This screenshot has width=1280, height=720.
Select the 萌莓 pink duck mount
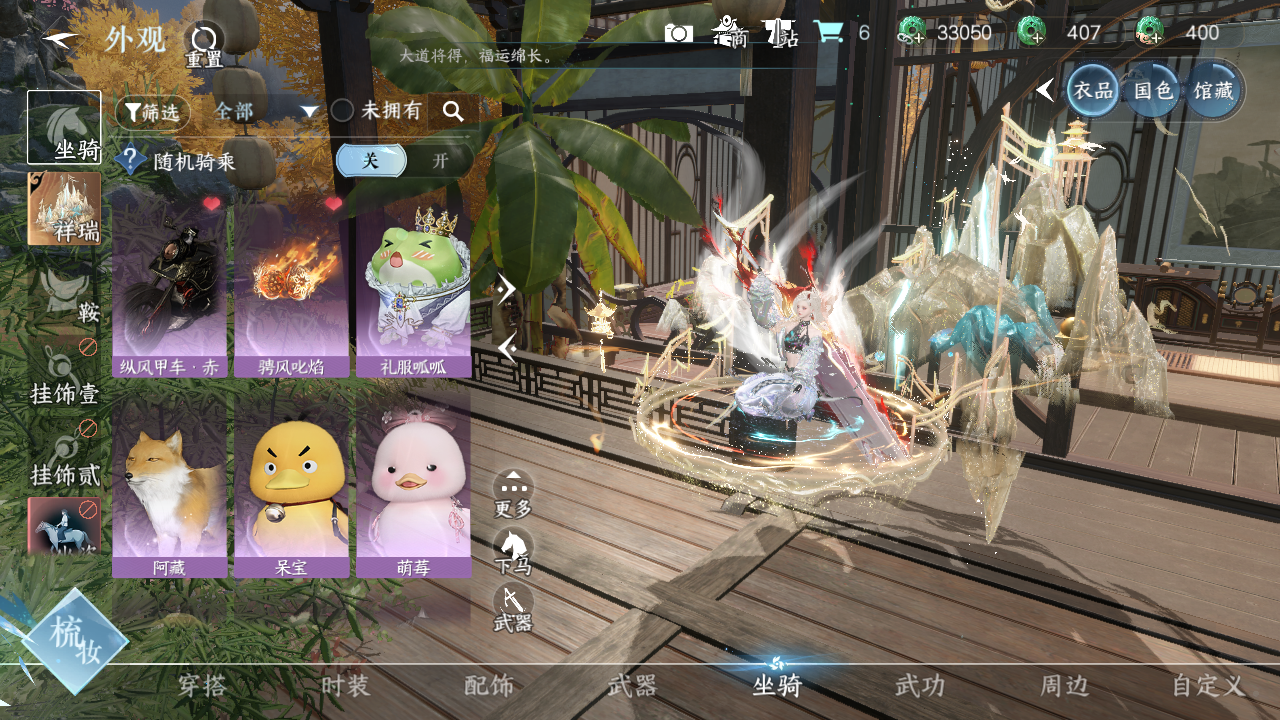413,485
